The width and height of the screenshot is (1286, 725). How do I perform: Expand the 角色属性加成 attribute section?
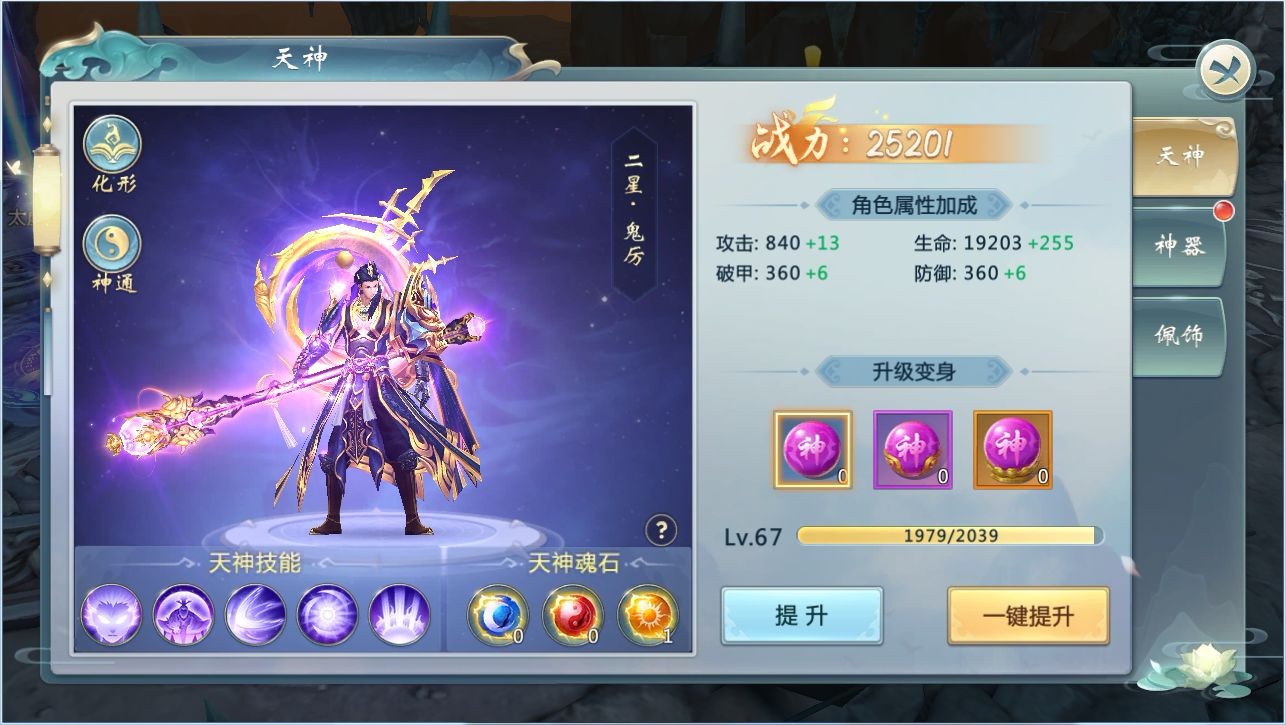pyautogui.click(x=913, y=203)
